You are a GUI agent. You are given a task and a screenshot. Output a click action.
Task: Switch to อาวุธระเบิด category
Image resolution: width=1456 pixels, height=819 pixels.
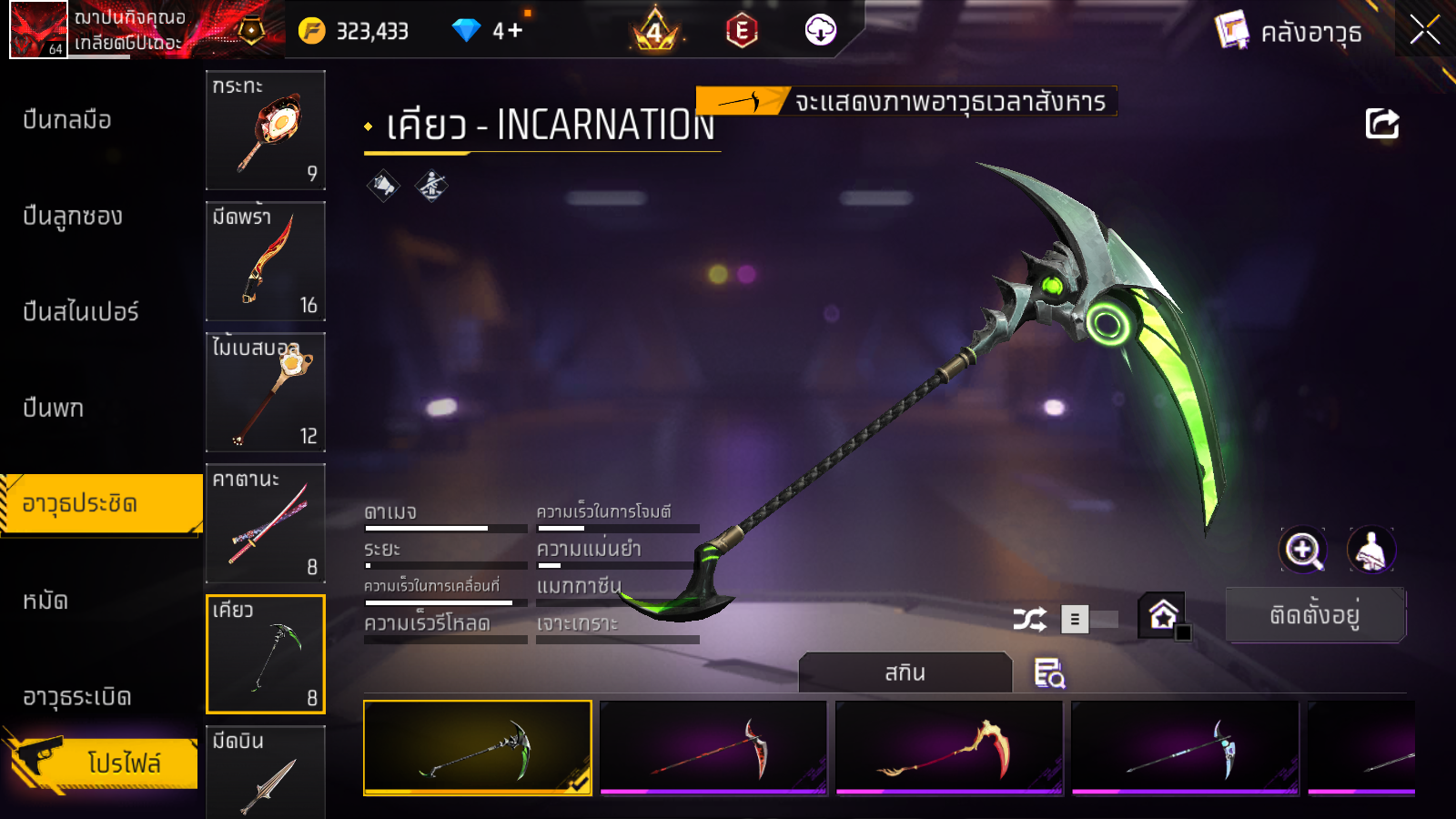77,697
